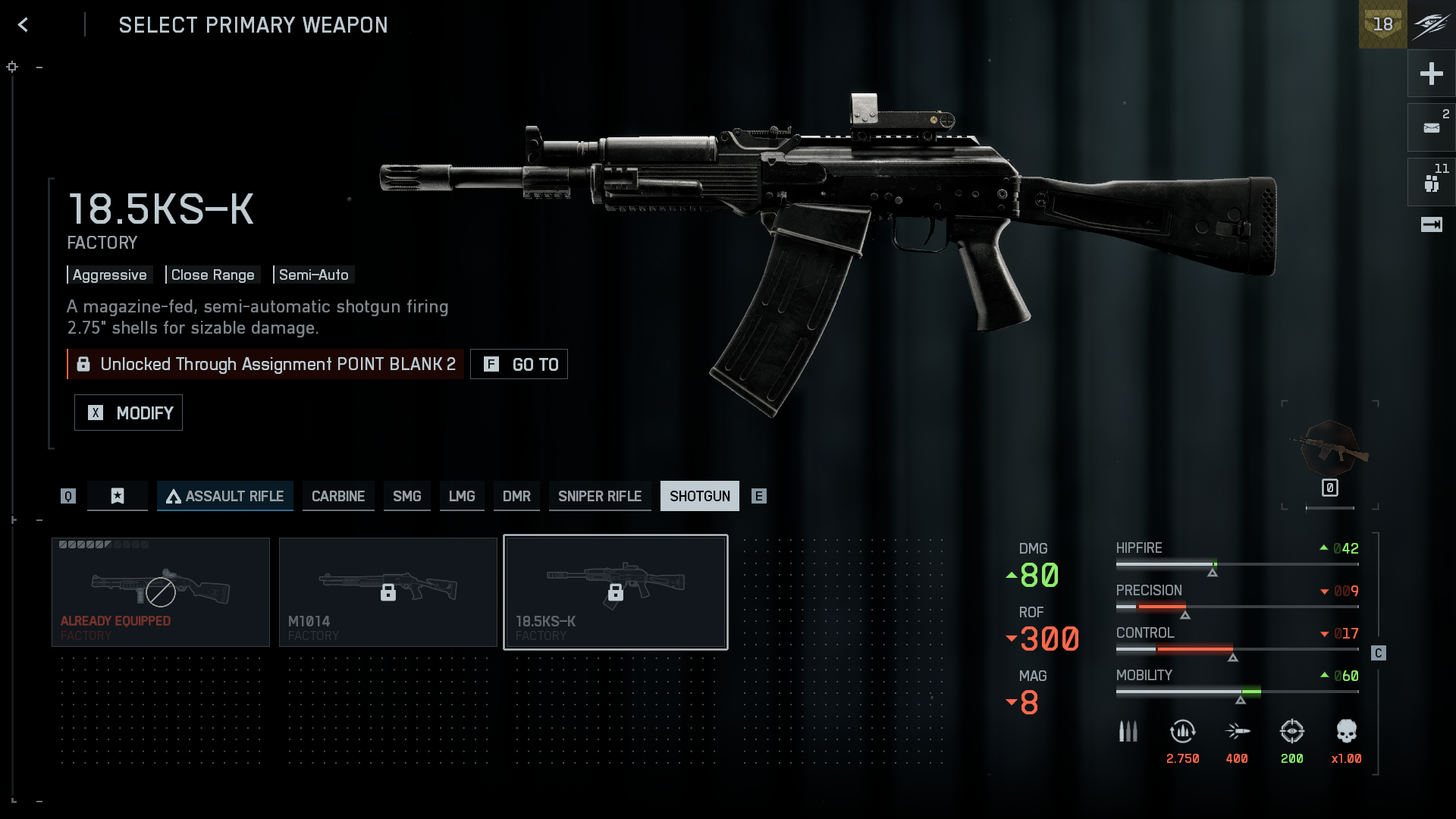Open the Carbine weapon tab
1456x819 pixels.
[x=338, y=496]
